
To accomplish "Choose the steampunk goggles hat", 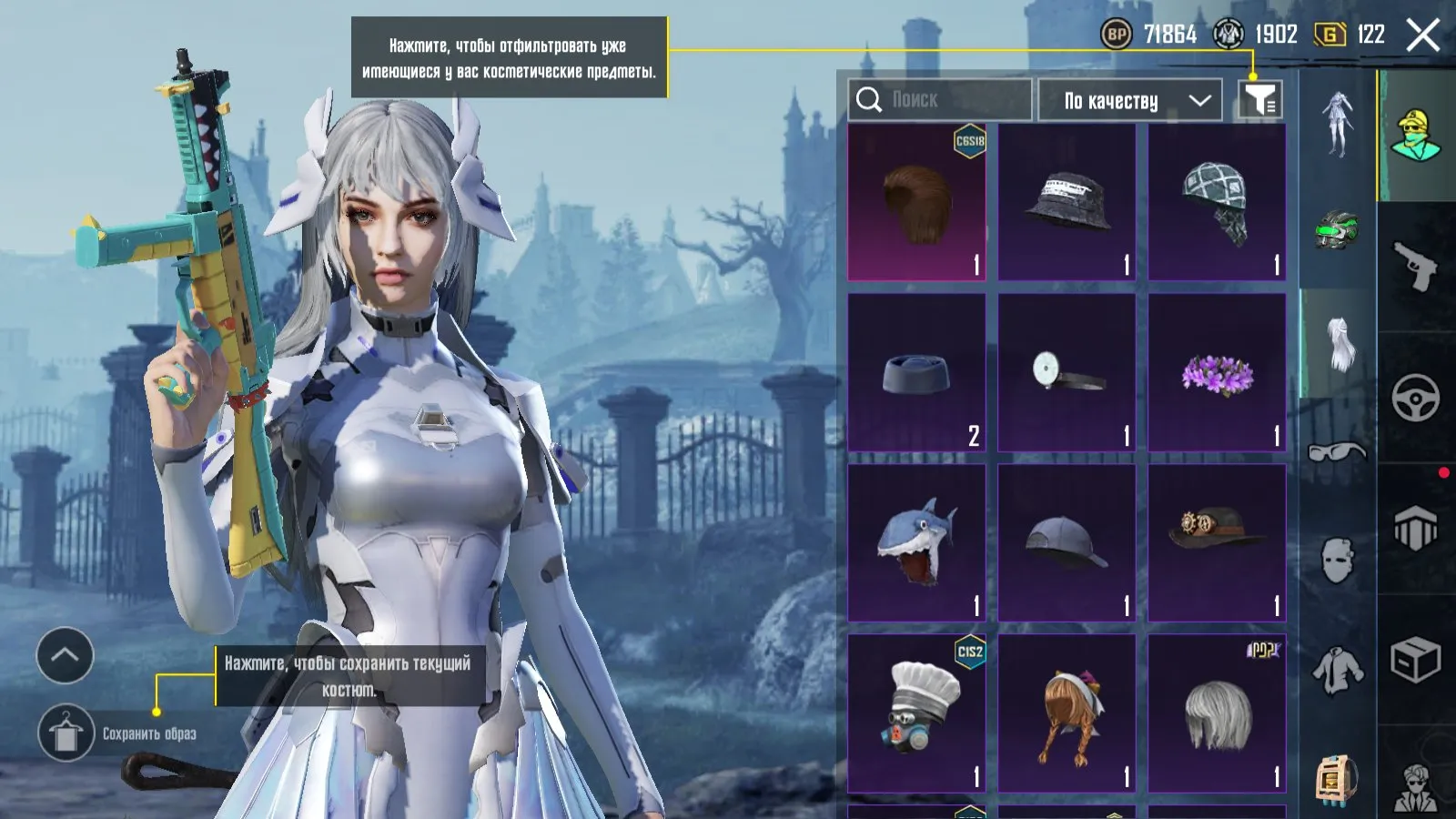I will 1217,543.
